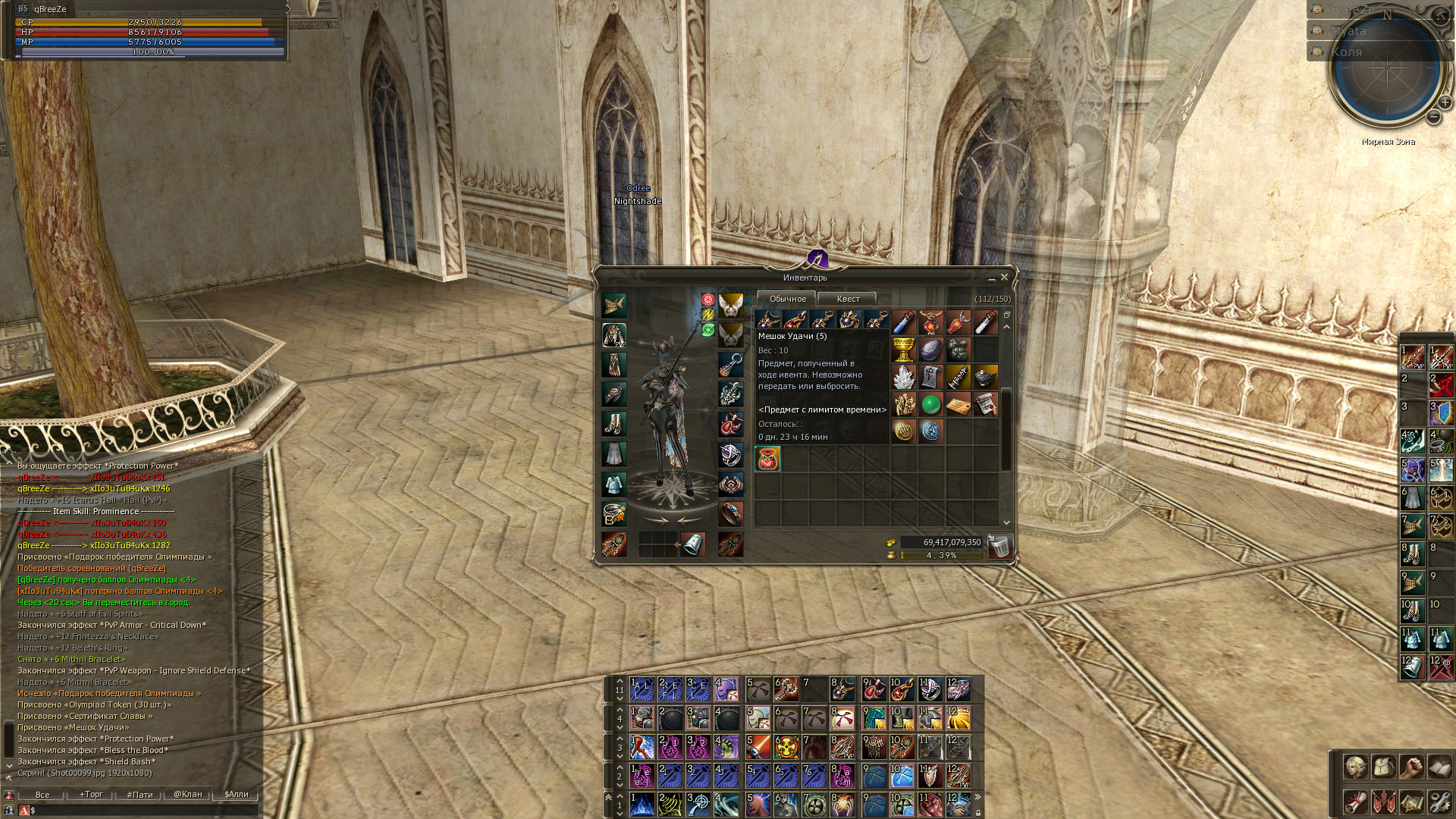1456x819 pixels.
Task: Switch to the Квест inventory tab
Action: [847, 299]
